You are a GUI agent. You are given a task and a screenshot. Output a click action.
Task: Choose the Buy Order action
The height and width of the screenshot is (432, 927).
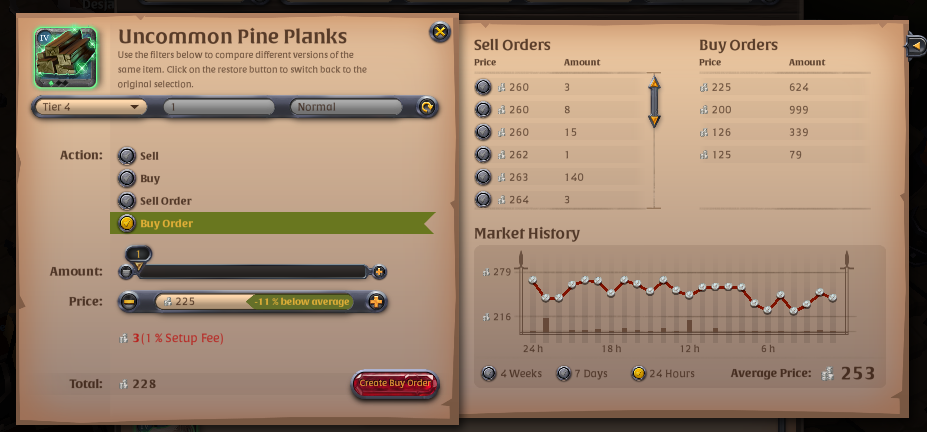click(x=127, y=223)
